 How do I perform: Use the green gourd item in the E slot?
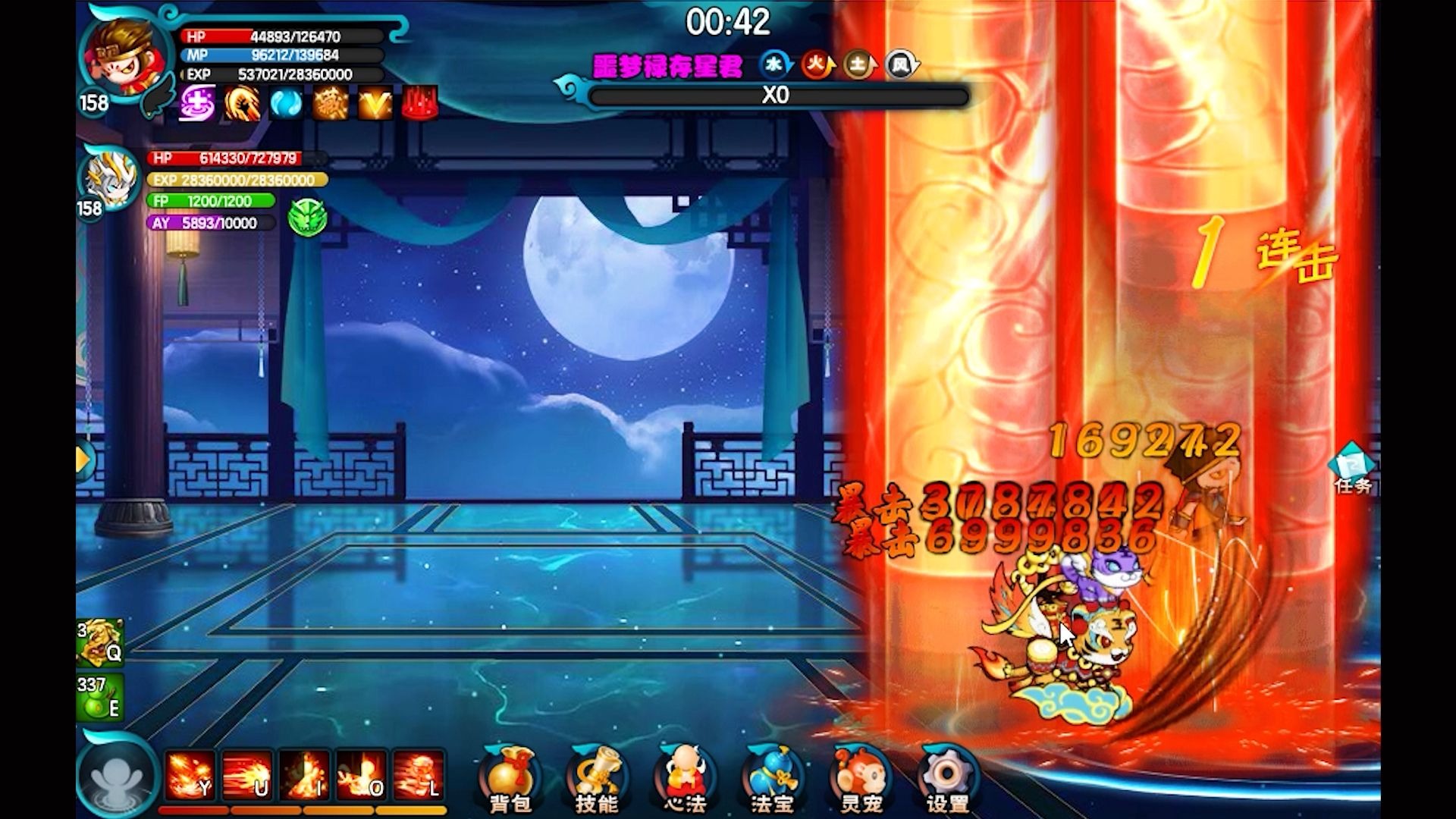[x=100, y=698]
